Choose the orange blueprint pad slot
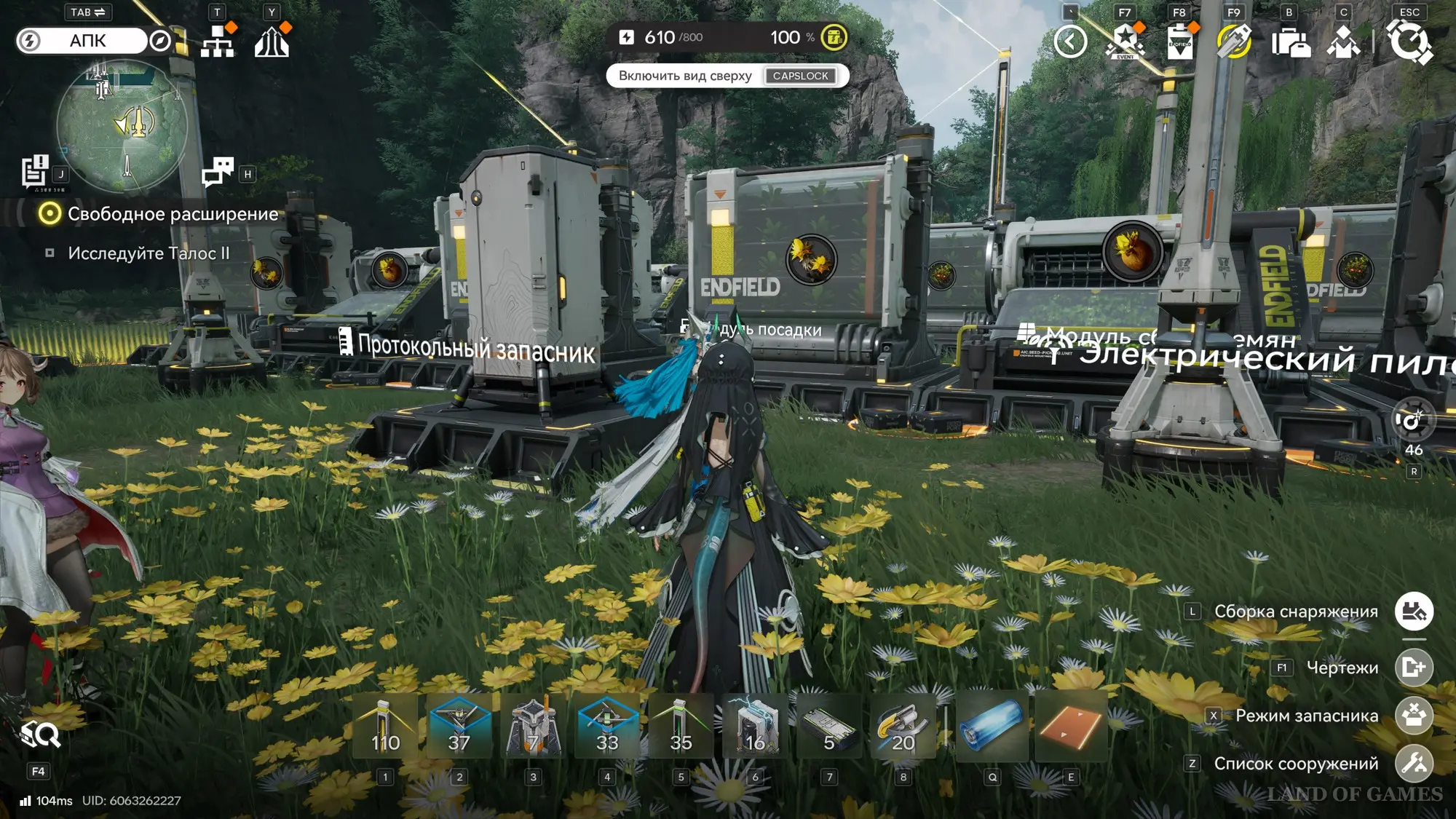Screen dimensions: 1456x819 pyautogui.click(x=1070, y=727)
